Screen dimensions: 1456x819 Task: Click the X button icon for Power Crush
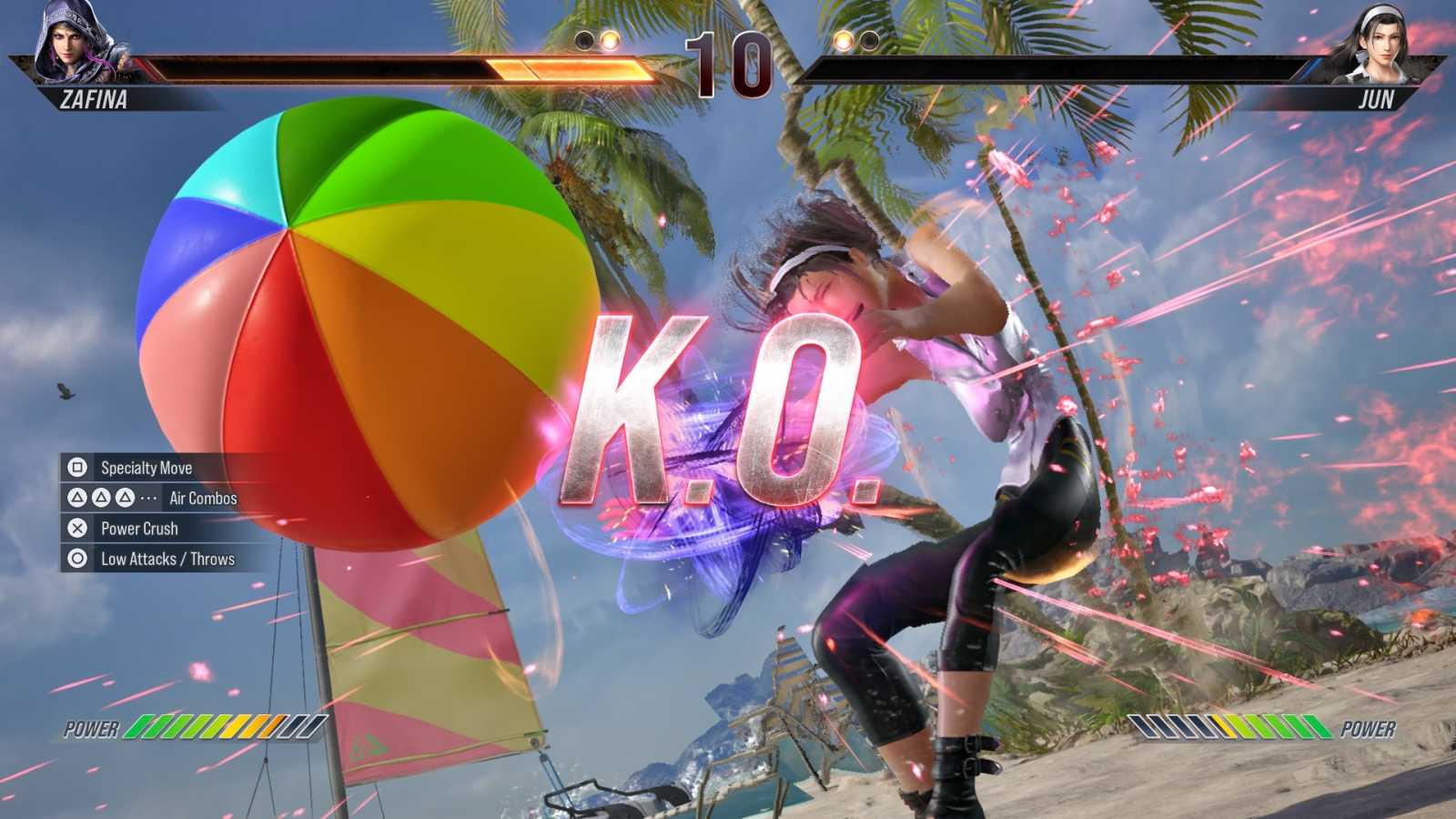[77, 529]
